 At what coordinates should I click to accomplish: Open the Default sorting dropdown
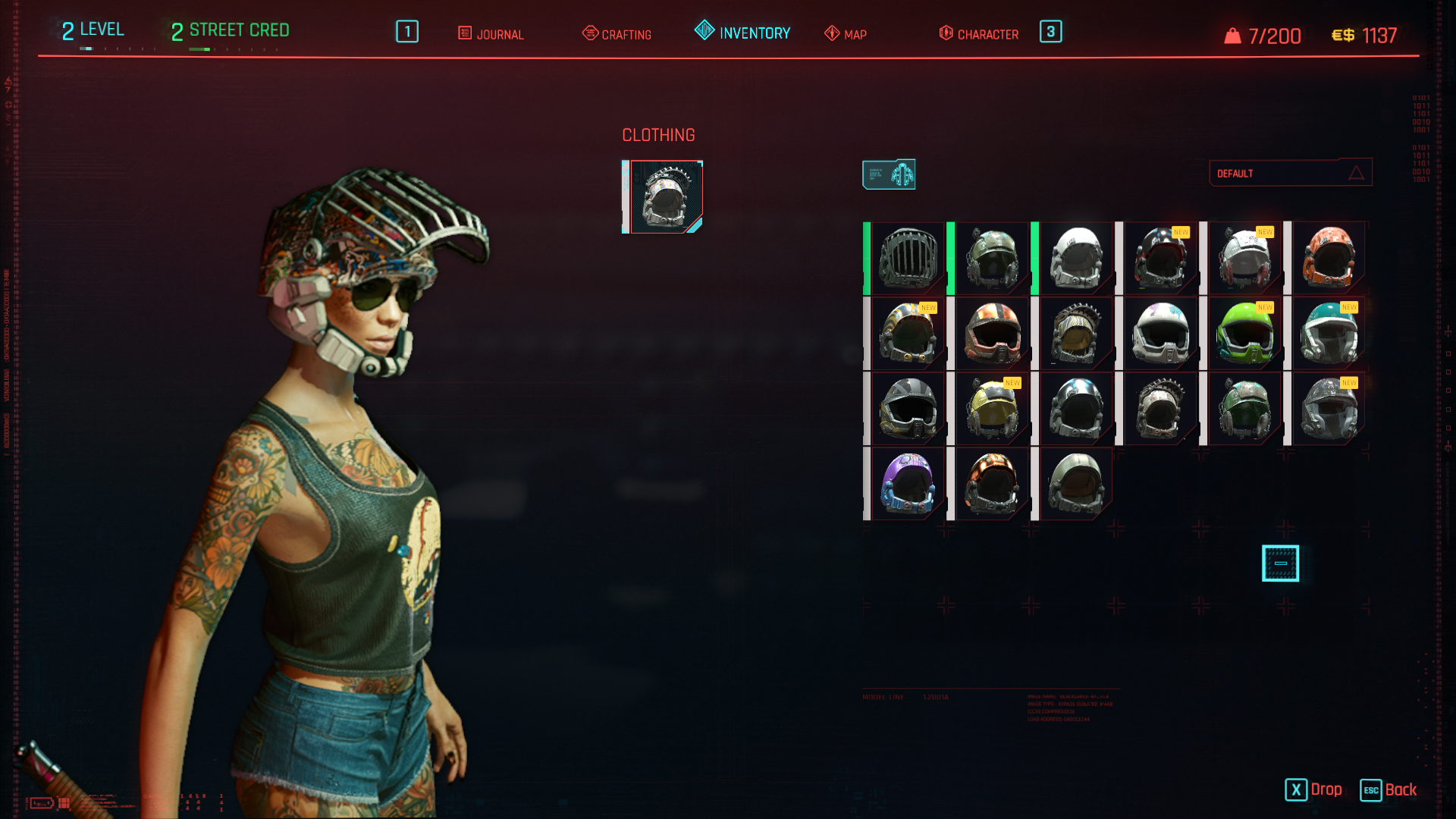tap(1290, 173)
